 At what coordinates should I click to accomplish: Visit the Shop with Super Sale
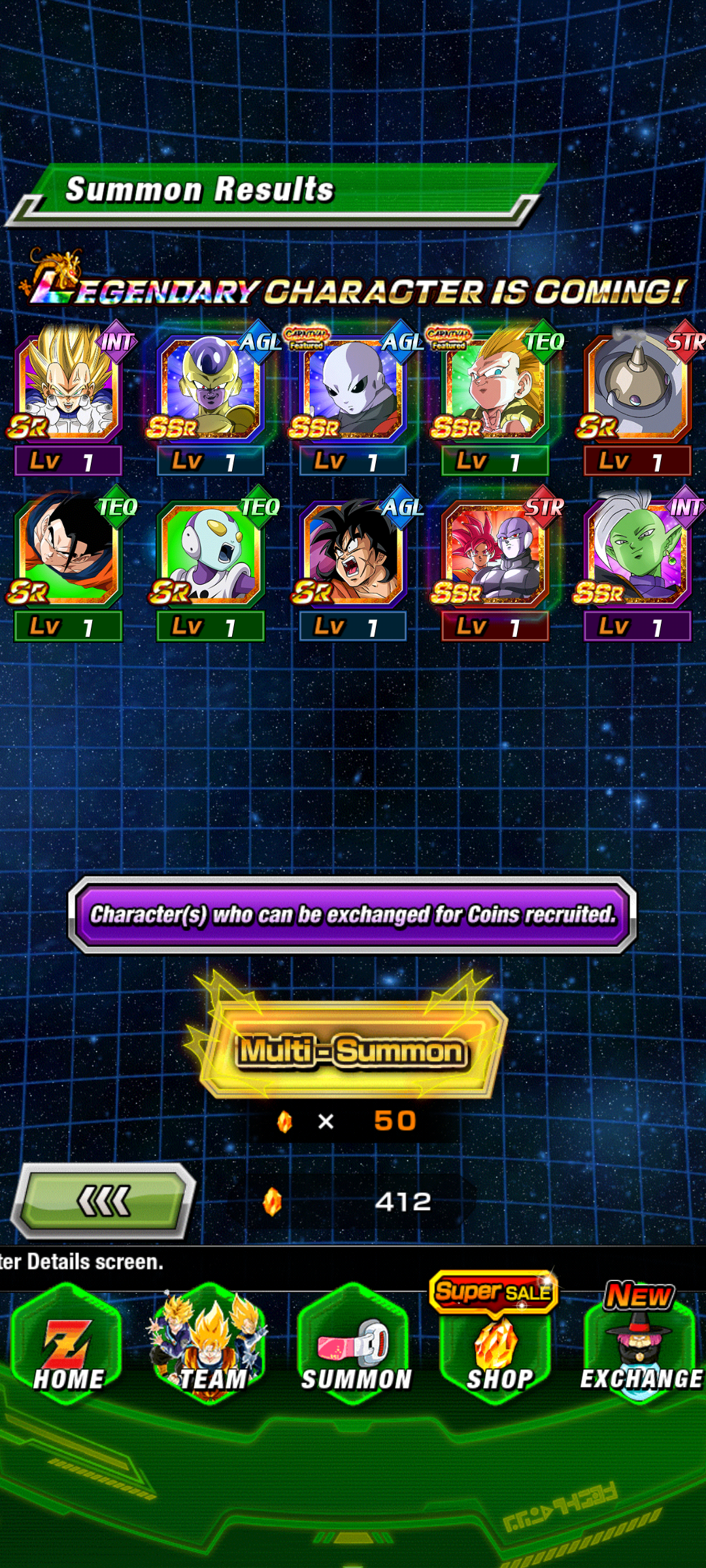click(497, 1346)
